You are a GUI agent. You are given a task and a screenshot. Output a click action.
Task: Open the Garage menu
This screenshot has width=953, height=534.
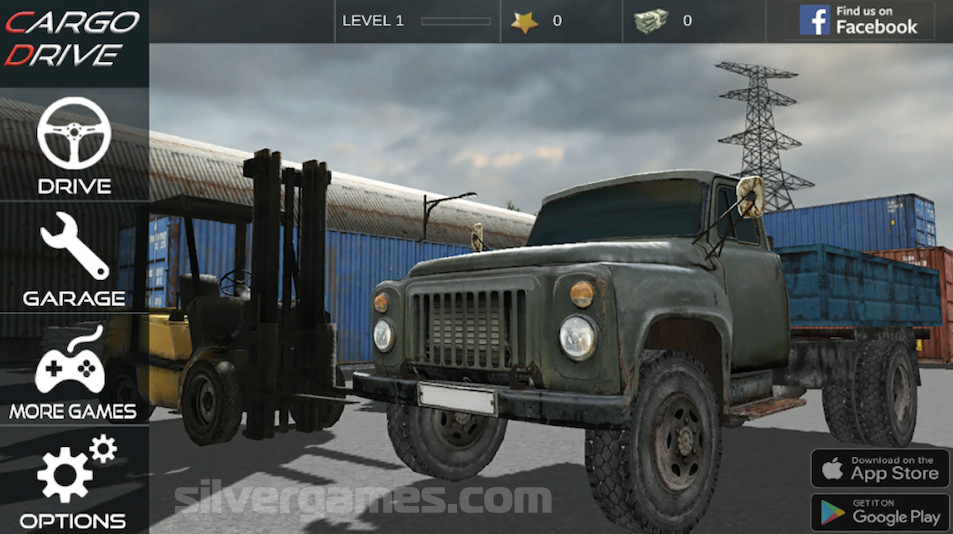pos(74,258)
